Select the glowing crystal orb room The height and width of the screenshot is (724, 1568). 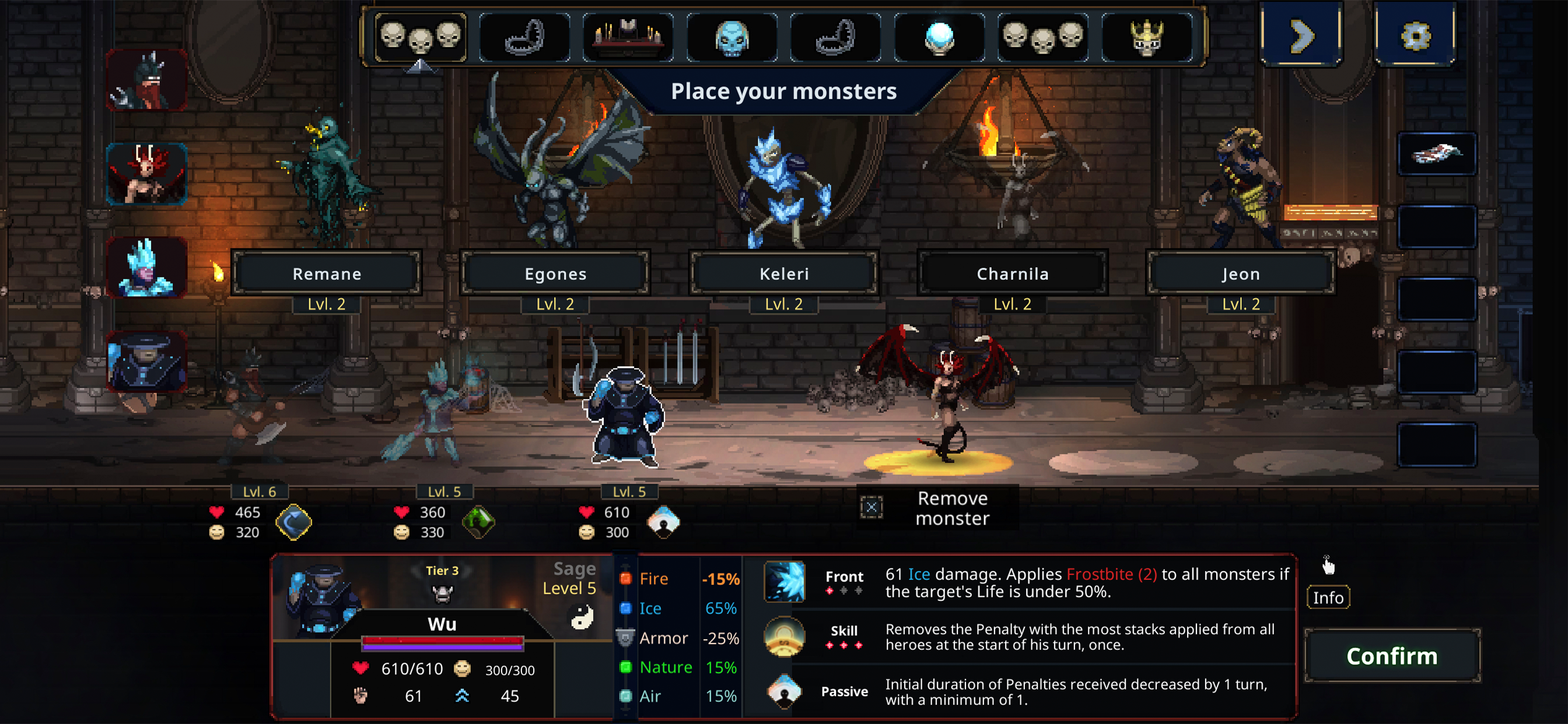click(x=939, y=38)
